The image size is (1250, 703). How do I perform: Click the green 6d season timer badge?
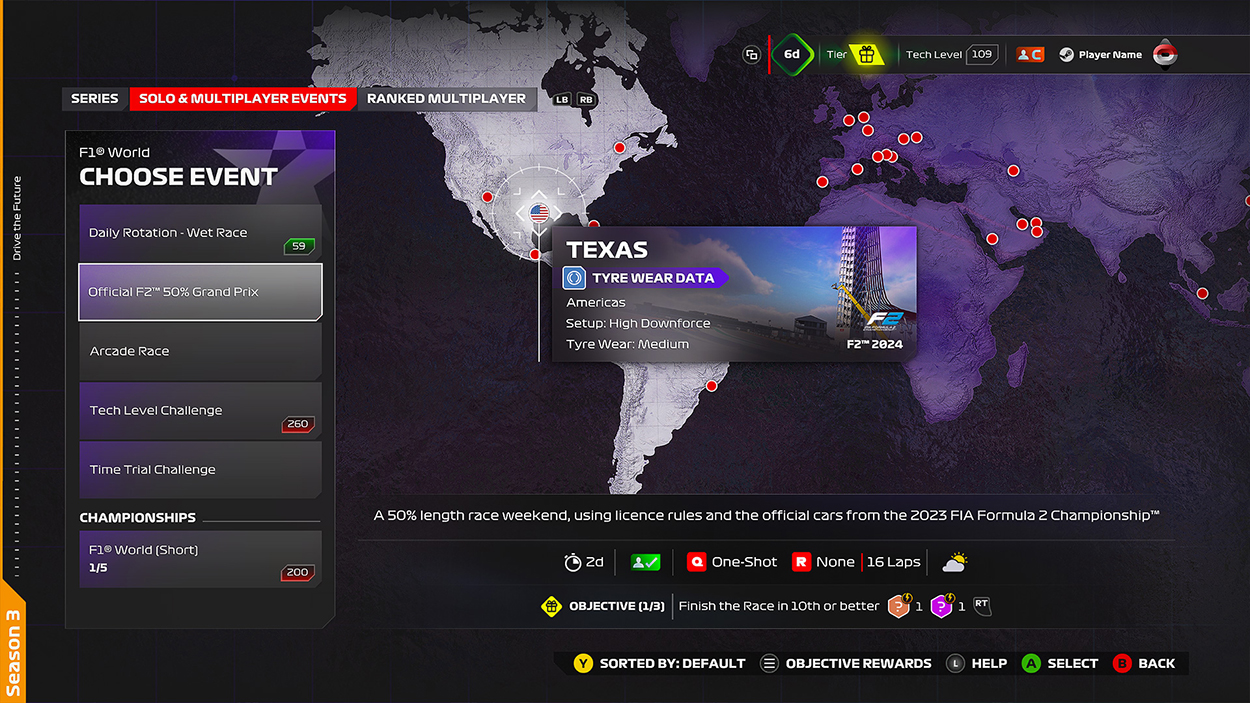(791, 55)
